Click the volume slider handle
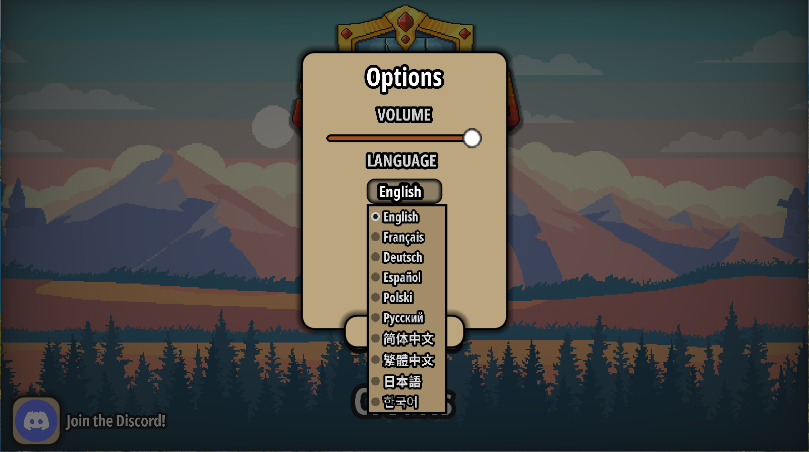 [x=472, y=138]
